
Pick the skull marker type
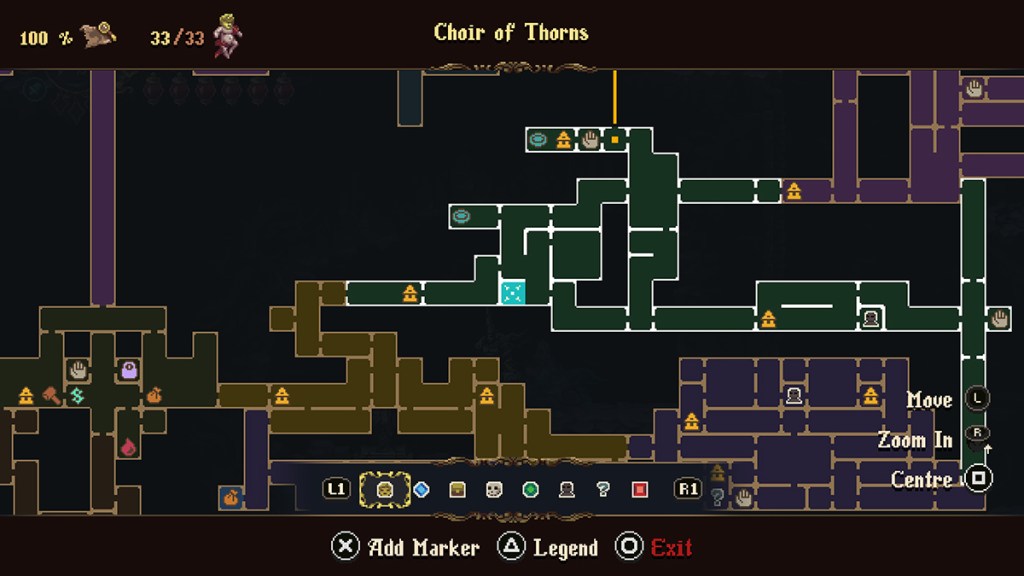click(x=494, y=490)
